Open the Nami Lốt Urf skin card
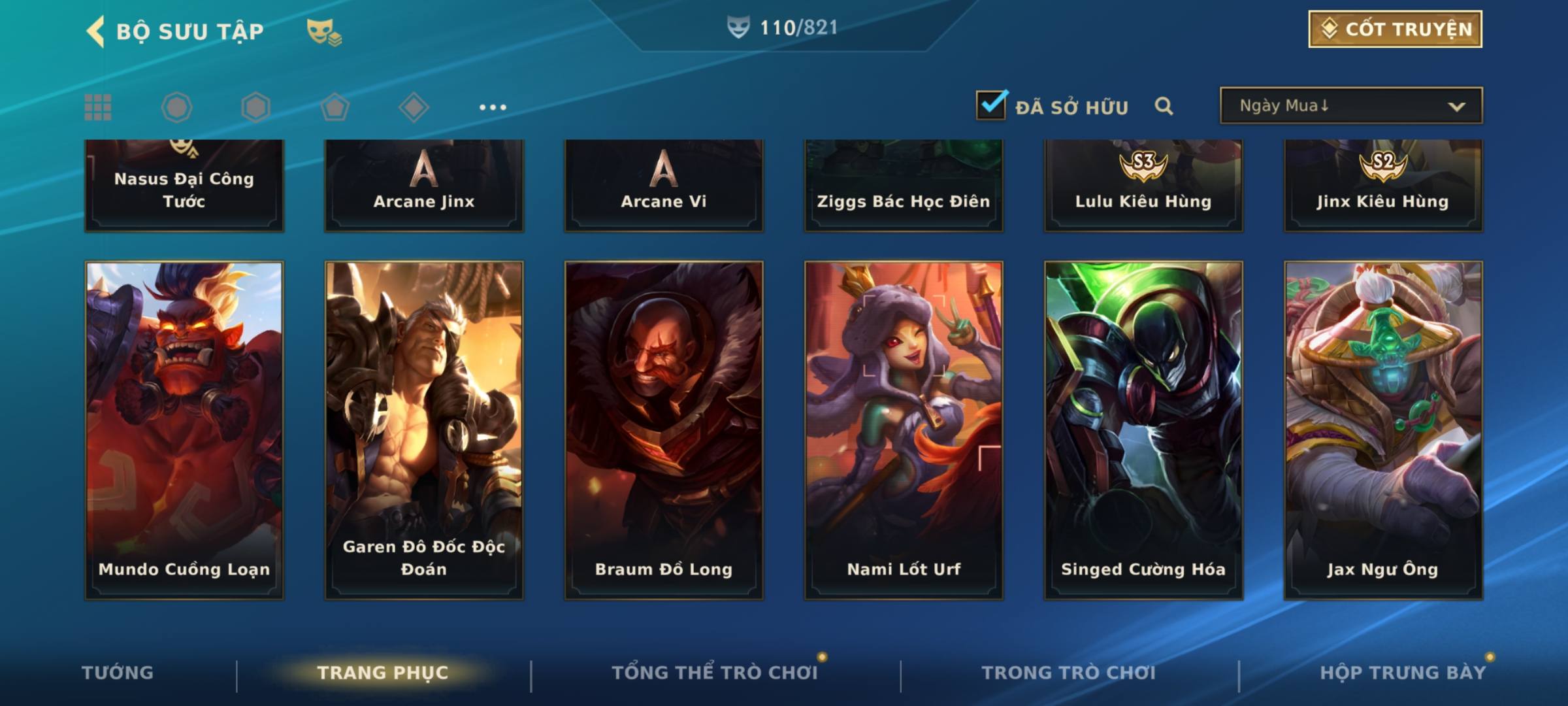 pos(904,429)
